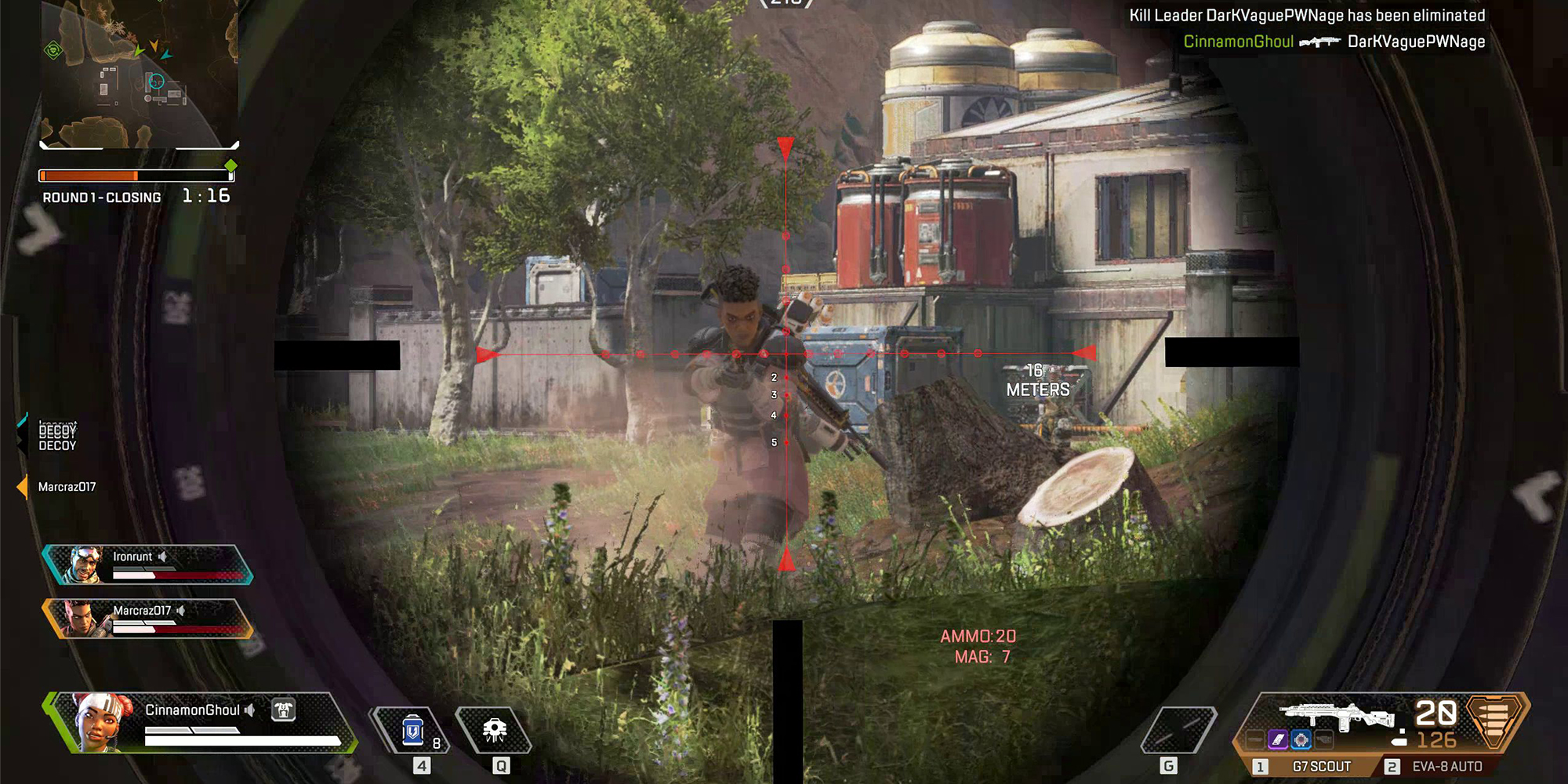Viewport: 1568px width, 784px height.
Task: Click the body armor icon beside CinnamonGhoul
Action: pos(283,710)
